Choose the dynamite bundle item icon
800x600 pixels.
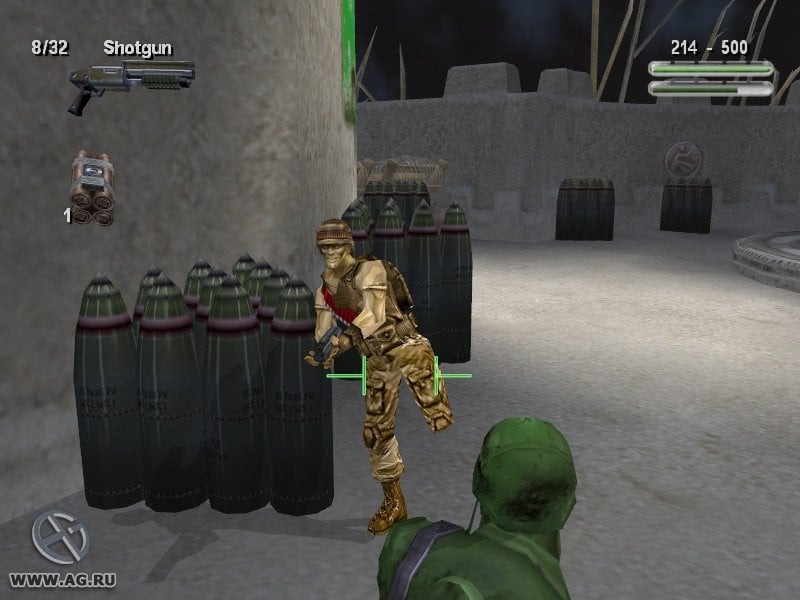tap(92, 187)
